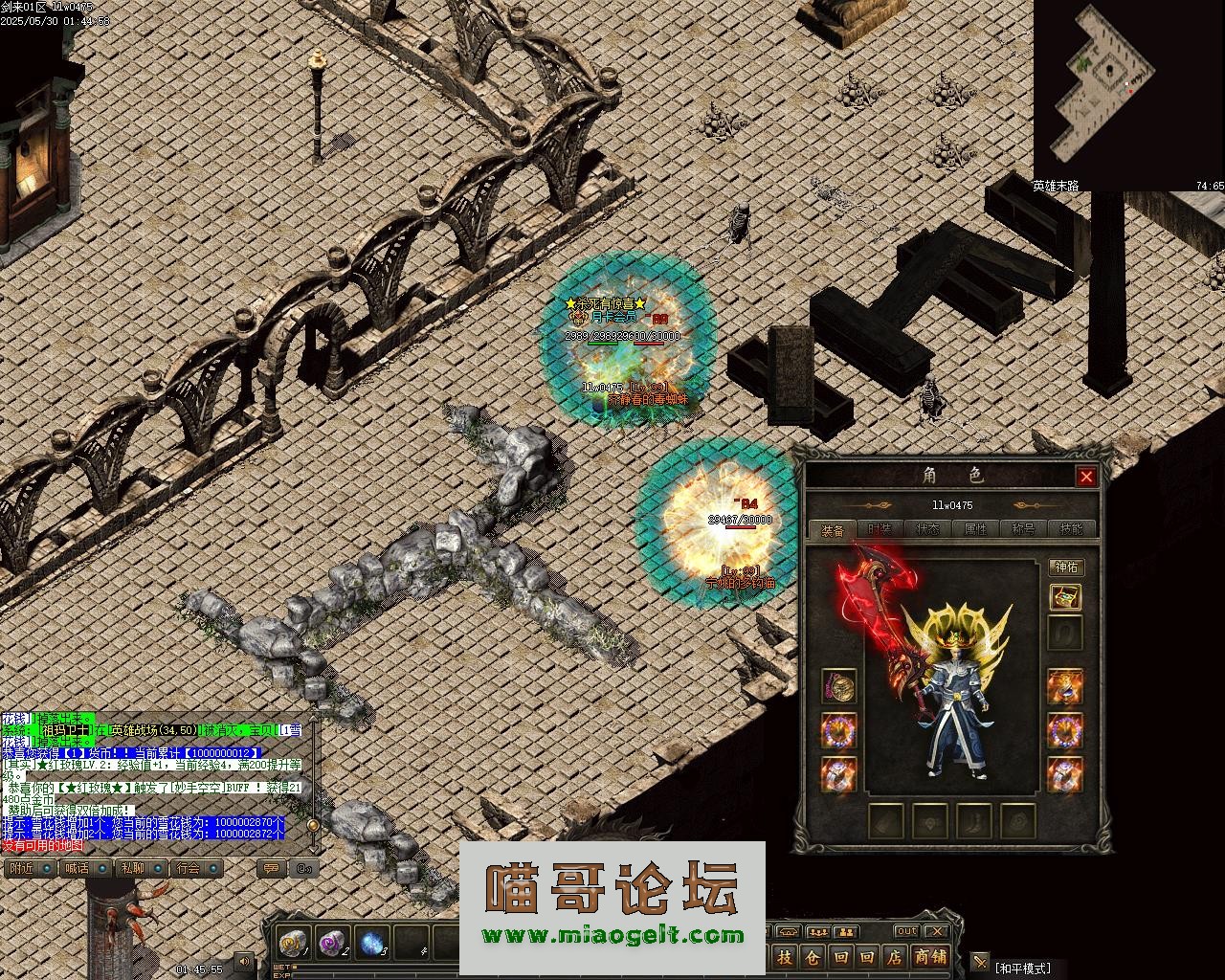Use the purple scroll in hotbar slot 2
This screenshot has width=1225, height=980.
pos(332,943)
